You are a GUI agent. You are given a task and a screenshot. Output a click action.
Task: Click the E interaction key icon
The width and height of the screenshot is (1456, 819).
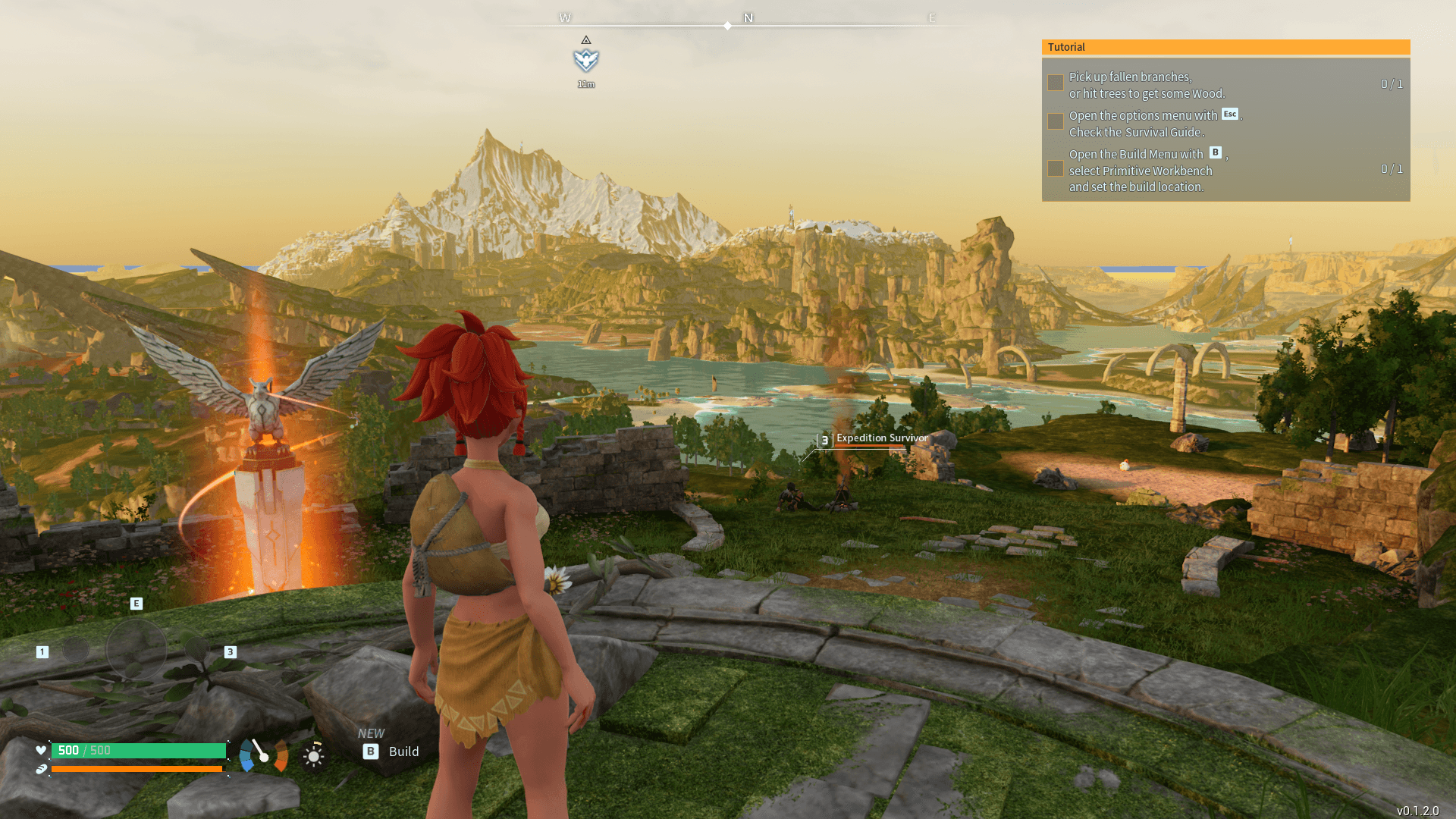[136, 604]
